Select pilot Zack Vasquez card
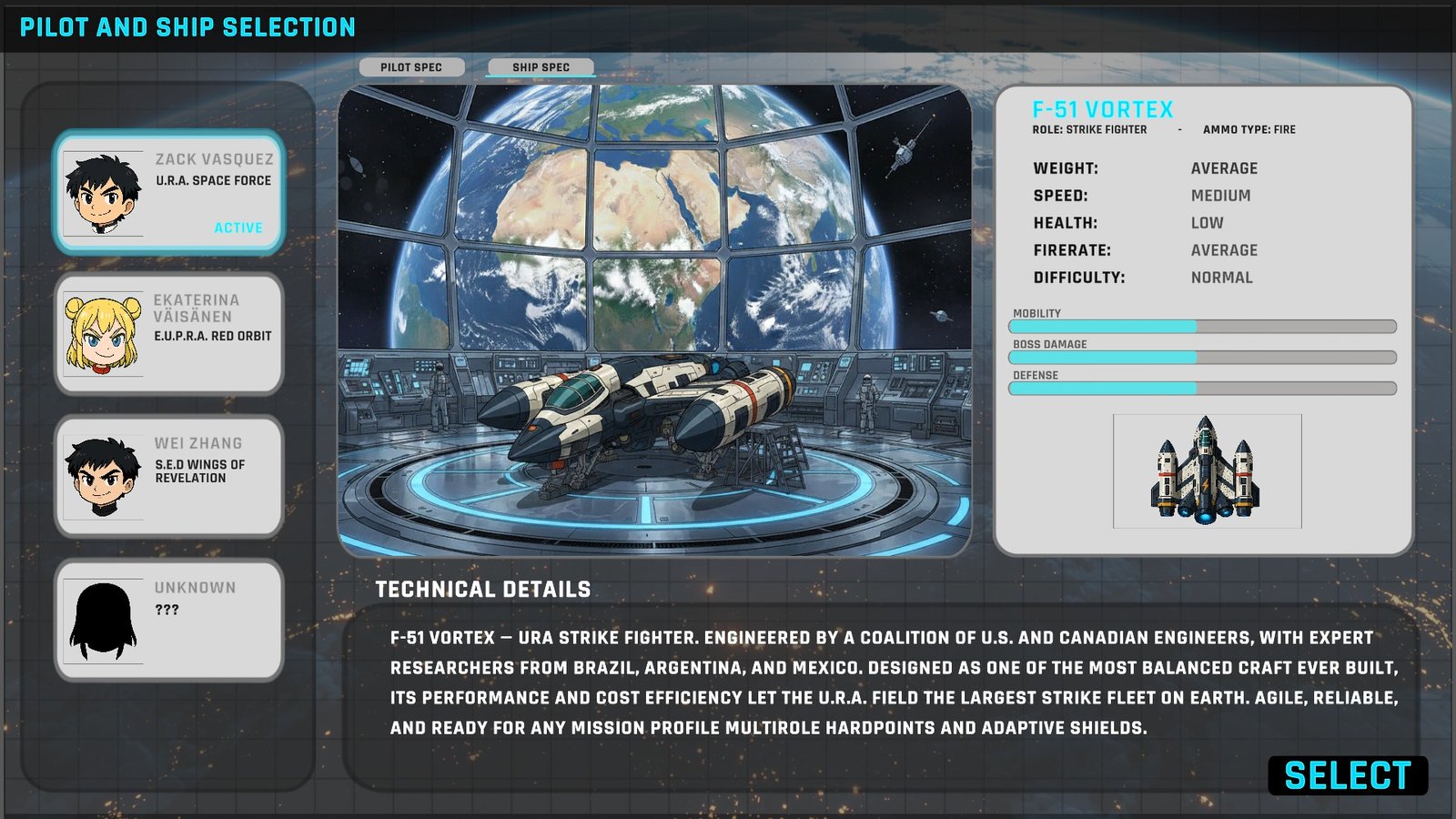Viewport: 1456px width, 819px height. [169, 192]
